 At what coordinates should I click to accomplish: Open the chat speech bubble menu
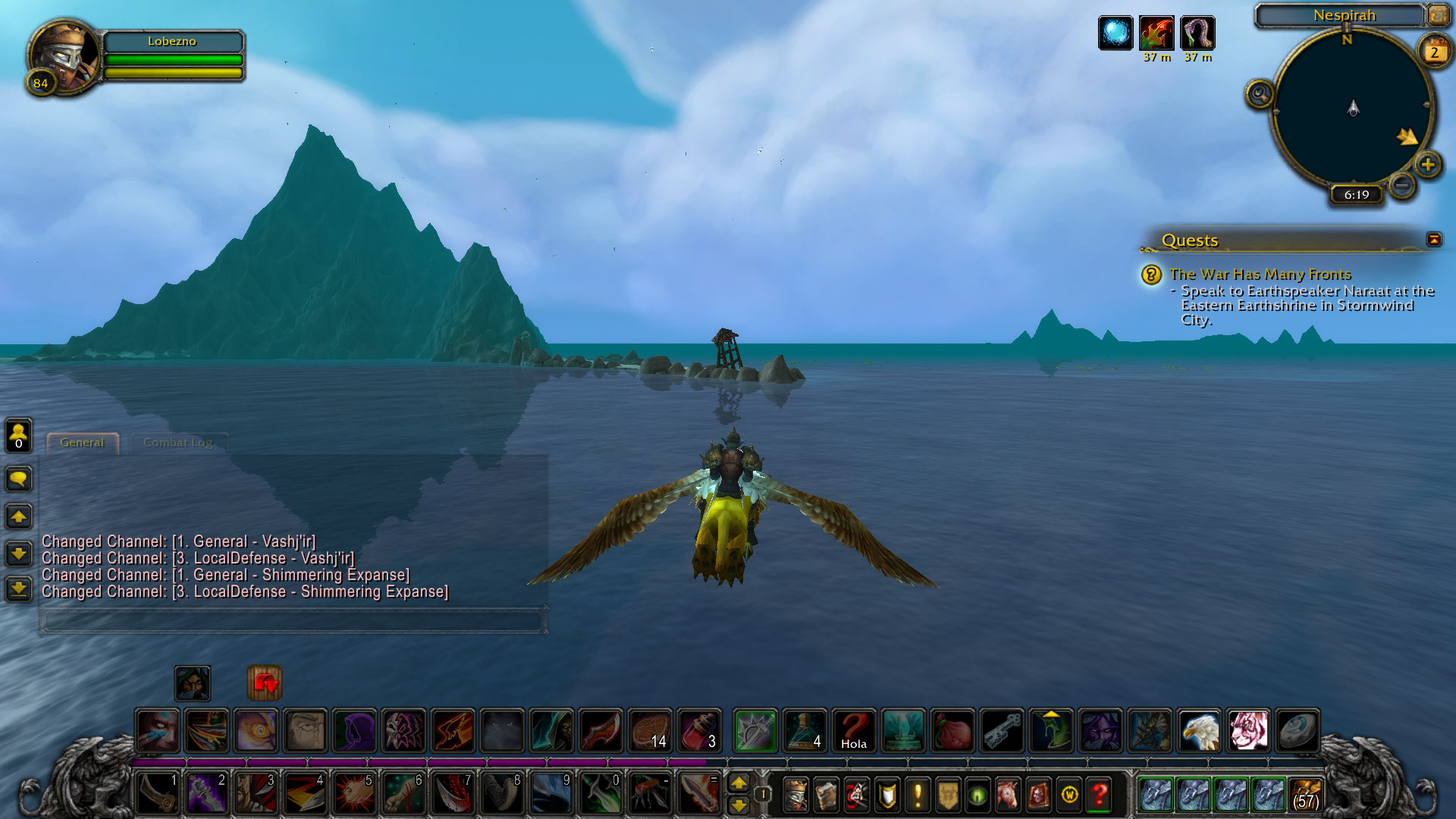(19, 479)
